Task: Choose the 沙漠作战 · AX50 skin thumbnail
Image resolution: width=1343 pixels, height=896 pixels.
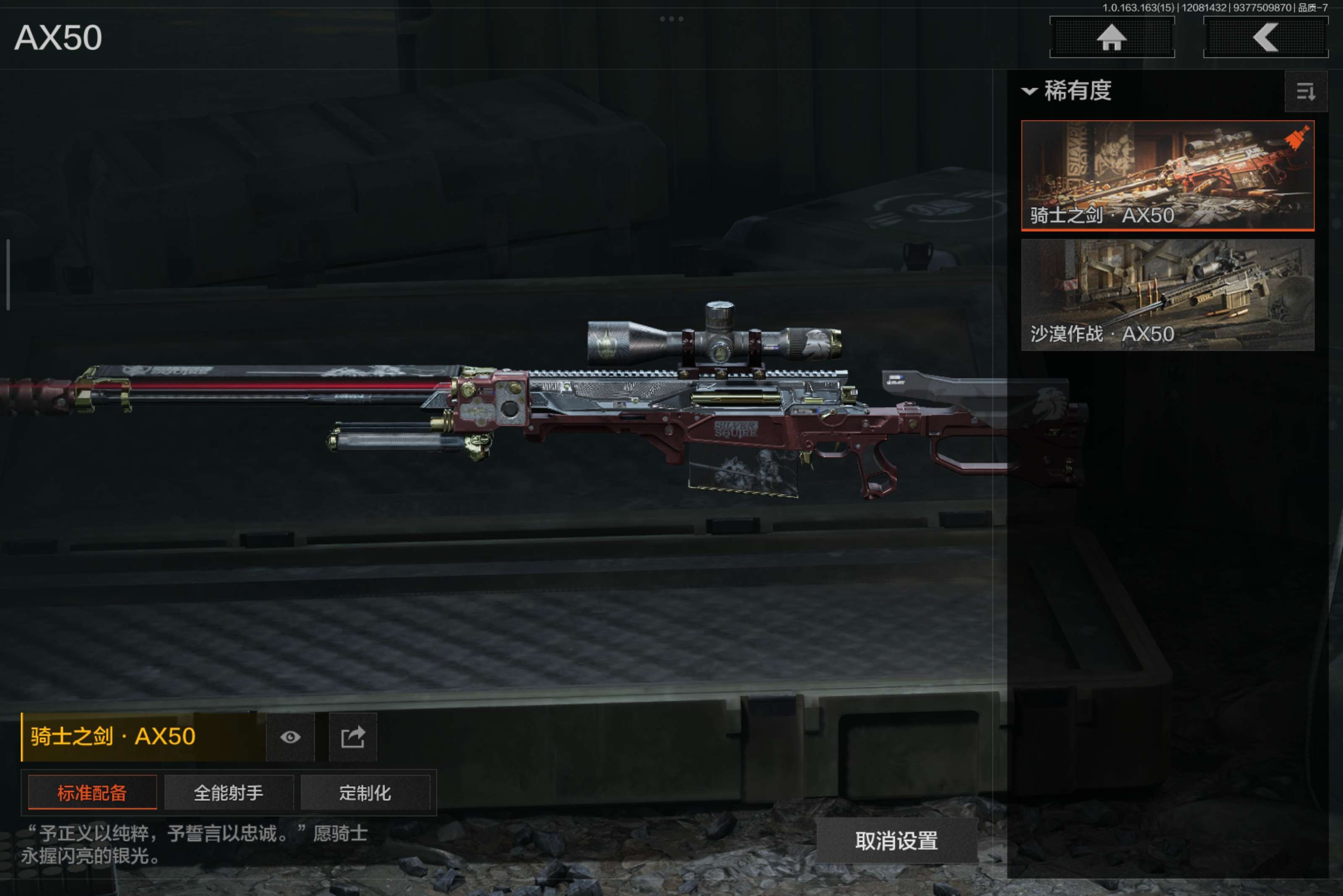Action: [x=1167, y=294]
